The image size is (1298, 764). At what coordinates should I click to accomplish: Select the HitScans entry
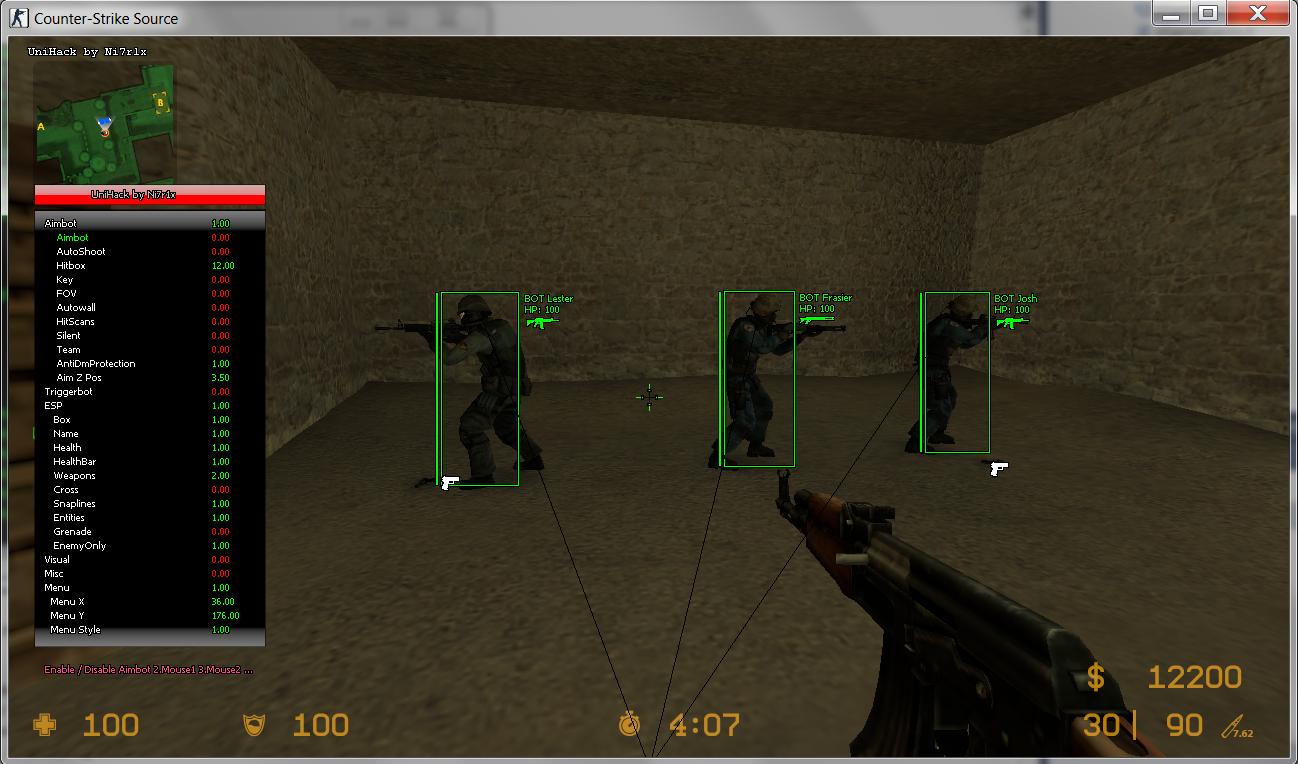point(76,322)
